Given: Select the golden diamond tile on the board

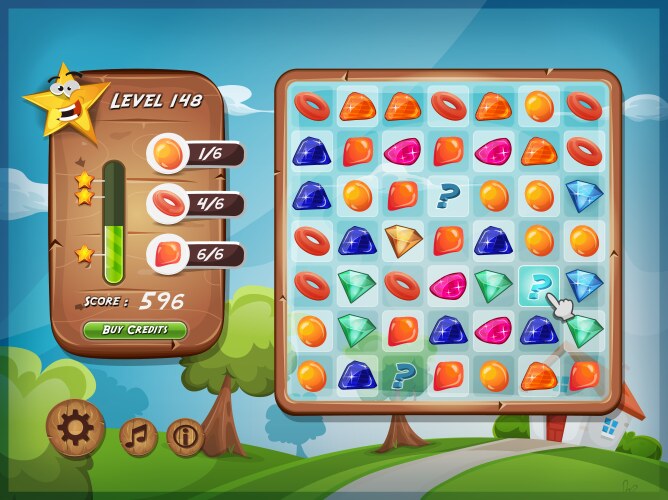Looking at the screenshot, I should coord(403,239).
